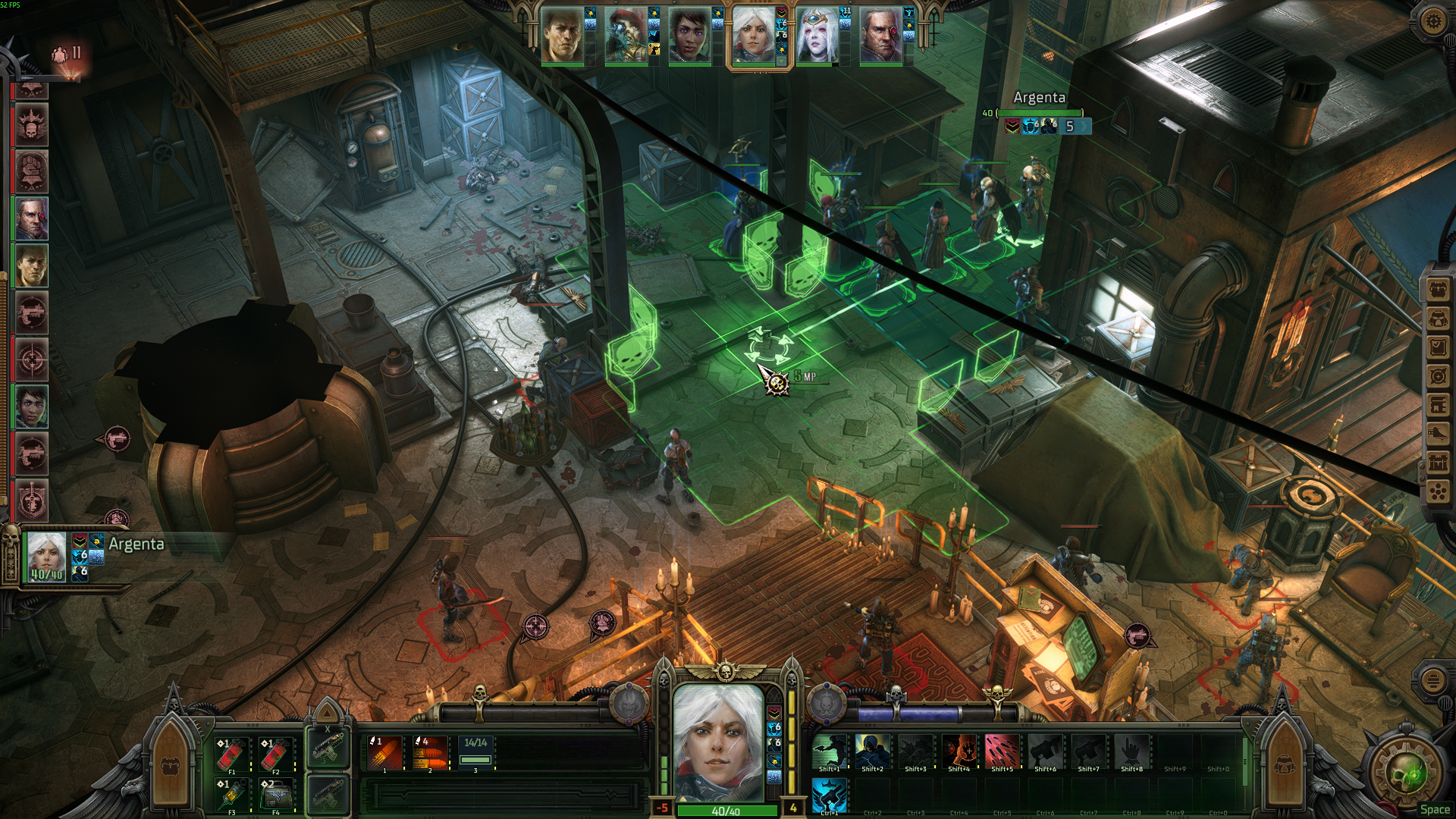Image resolution: width=1456 pixels, height=819 pixels.
Task: Activate the hooded figure ability on Shift+2
Action: [x=872, y=751]
